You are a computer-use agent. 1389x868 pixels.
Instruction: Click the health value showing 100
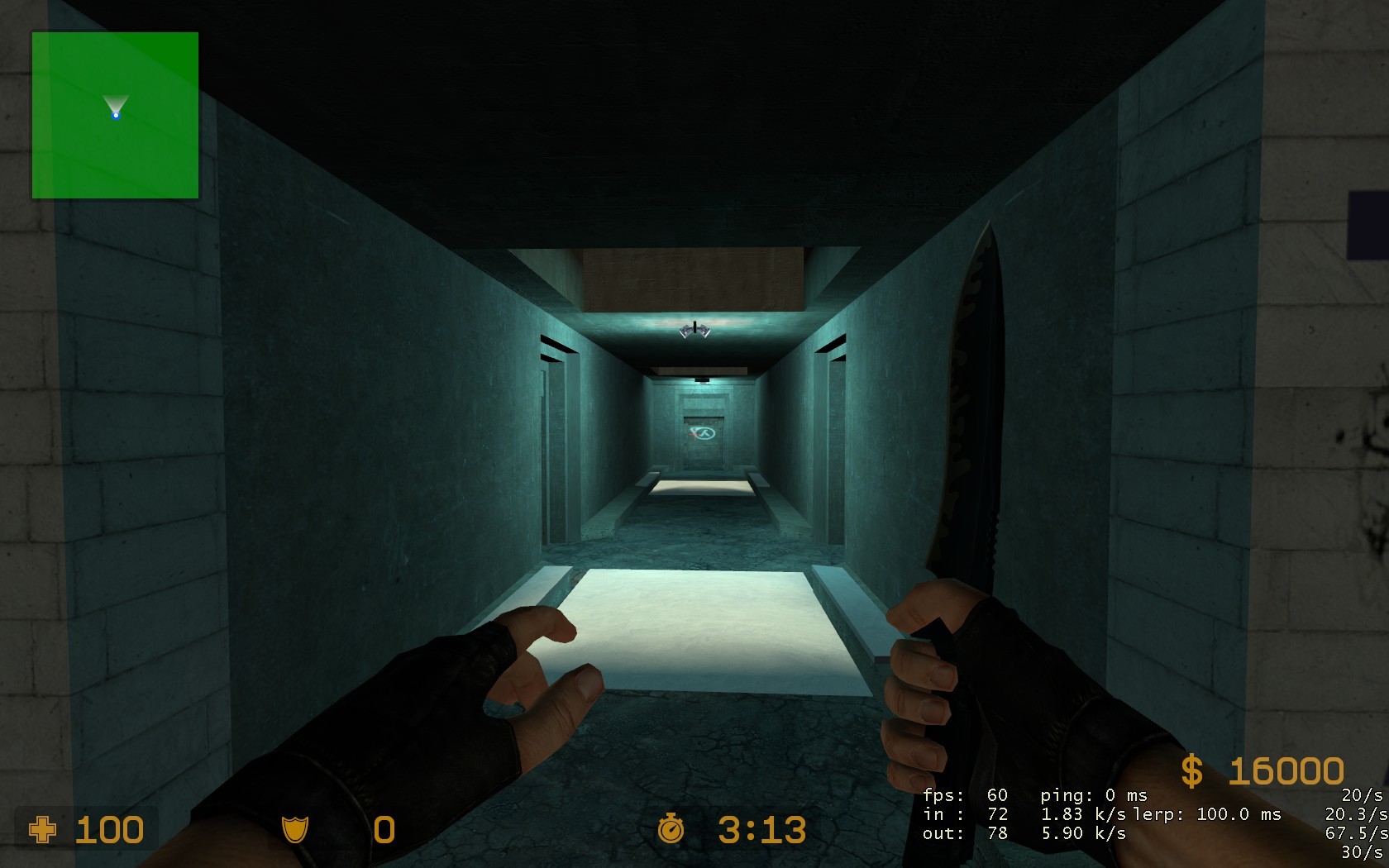(110, 829)
